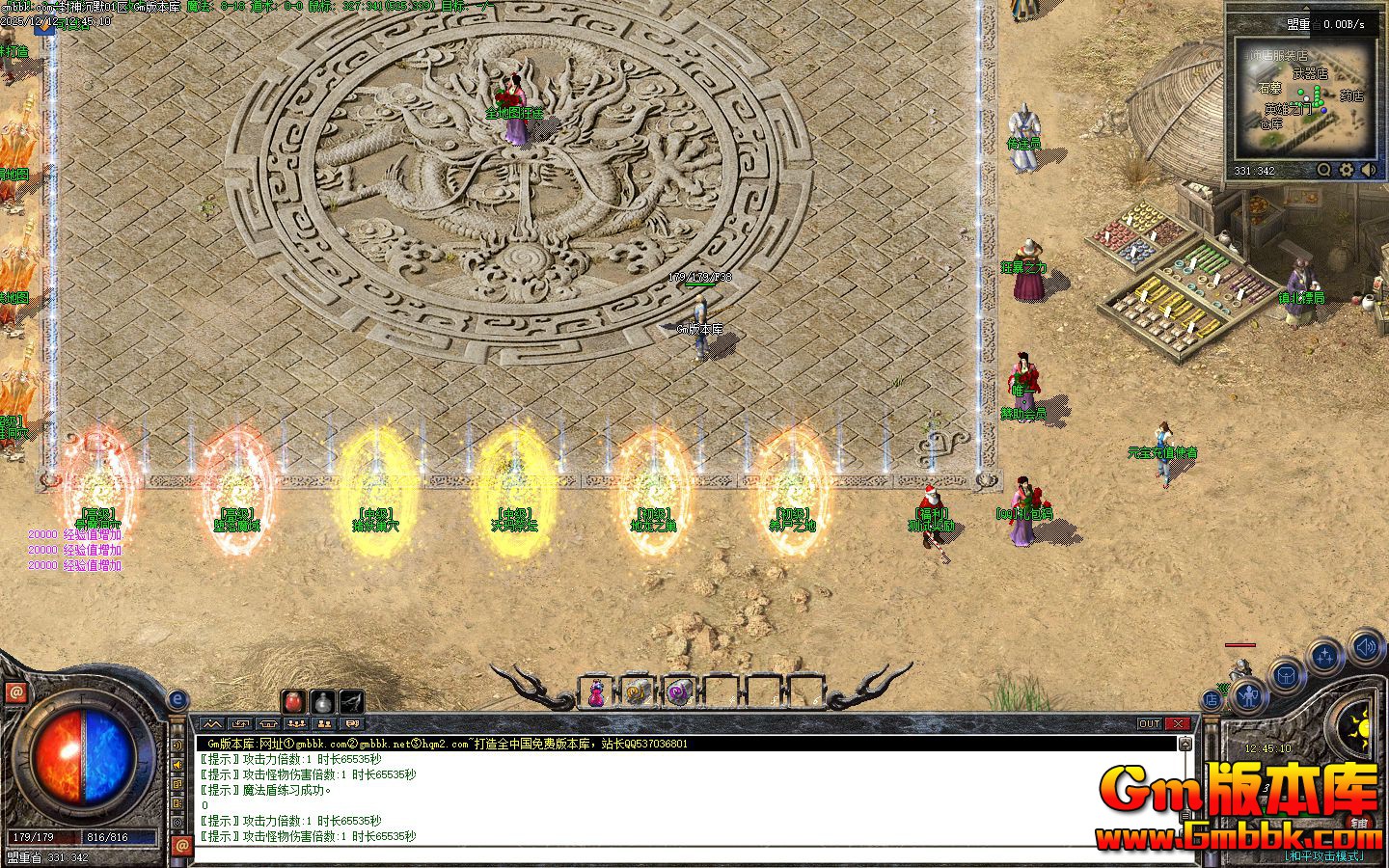Open settings via the minimap gear icon

pos(1347,171)
